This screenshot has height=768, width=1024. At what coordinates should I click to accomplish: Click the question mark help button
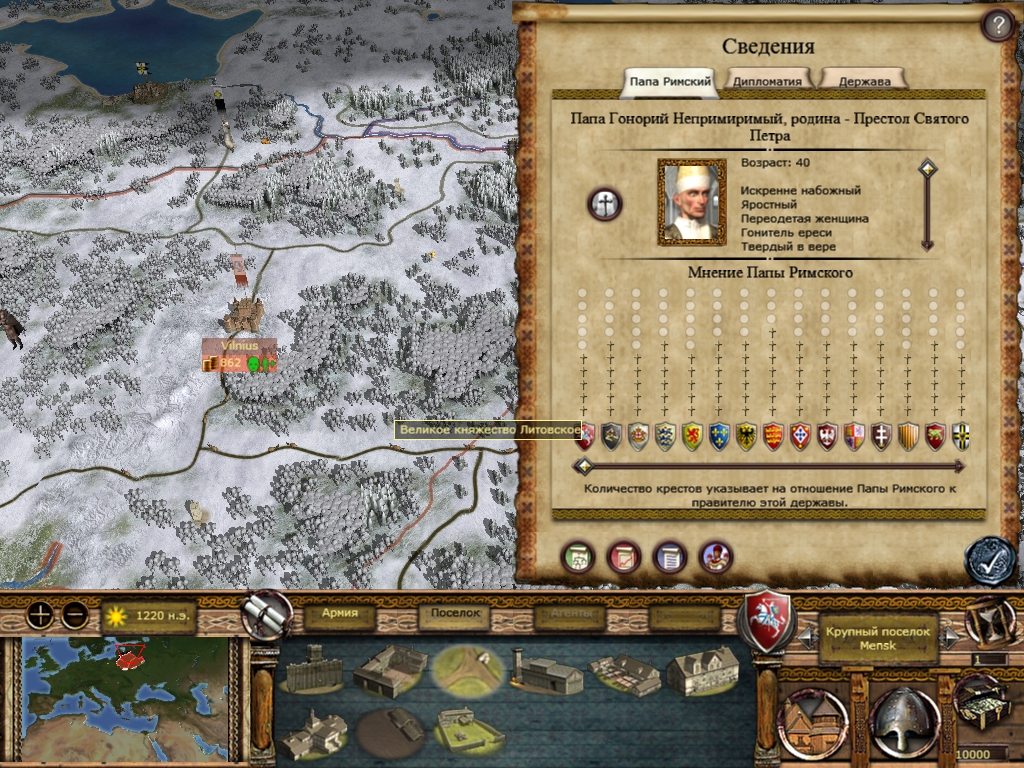996,25
